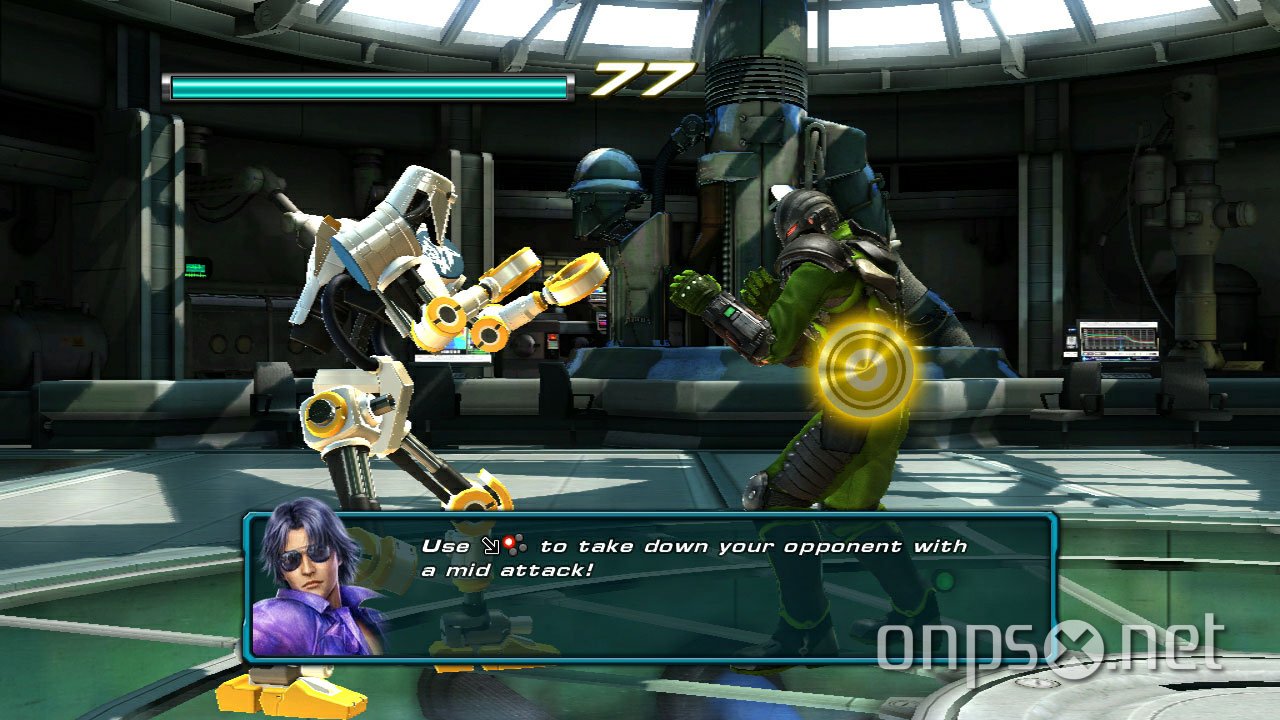Click the down-forward arrow input icon

[x=490, y=545]
